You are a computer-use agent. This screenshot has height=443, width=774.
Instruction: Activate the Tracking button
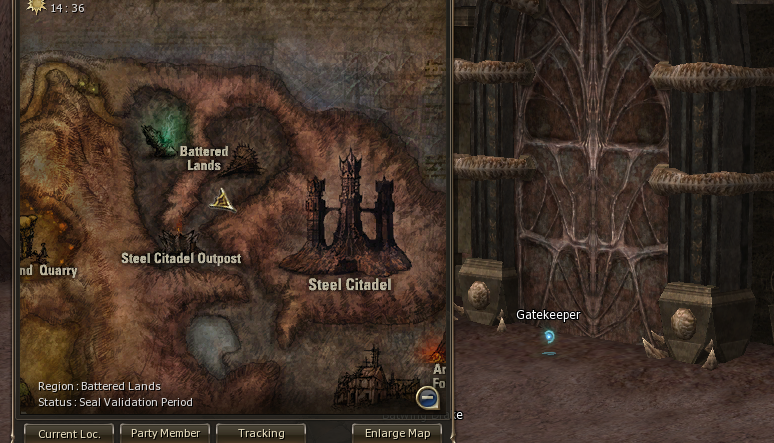click(x=261, y=433)
